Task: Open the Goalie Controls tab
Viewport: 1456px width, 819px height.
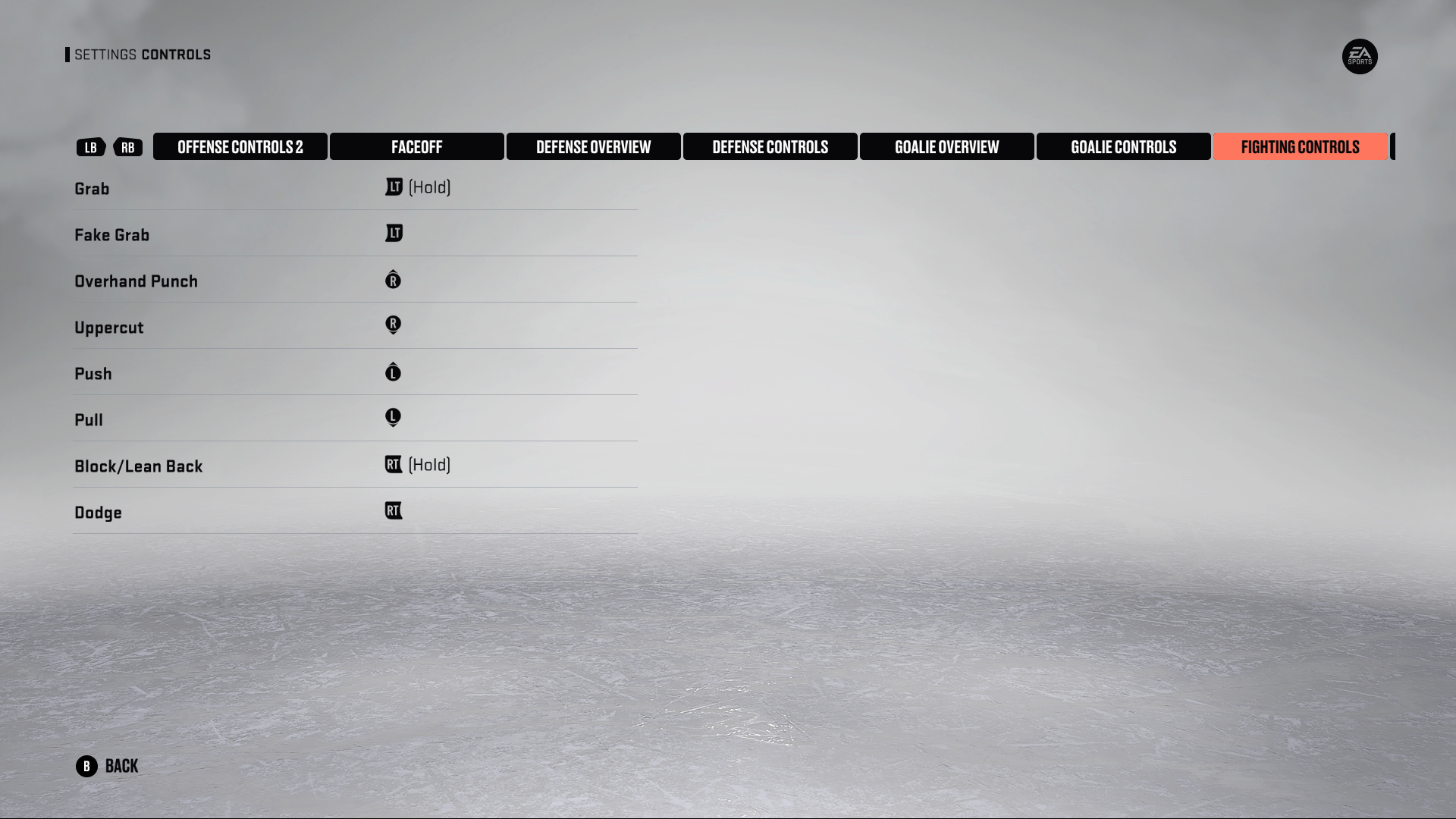Action: coord(1123,146)
